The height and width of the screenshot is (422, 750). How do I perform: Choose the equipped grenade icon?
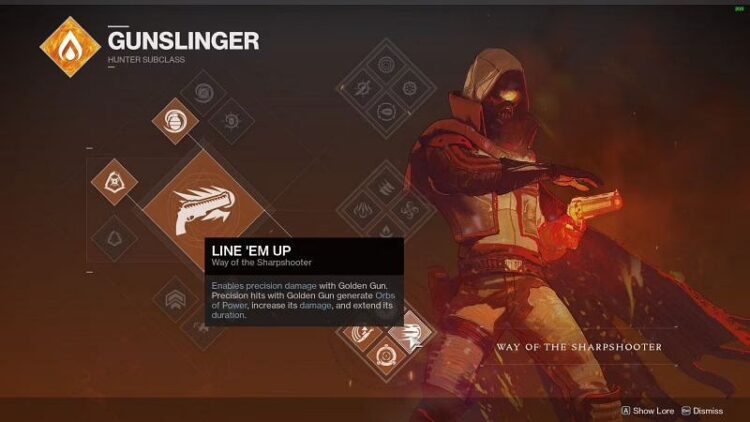pyautogui.click(x=175, y=120)
